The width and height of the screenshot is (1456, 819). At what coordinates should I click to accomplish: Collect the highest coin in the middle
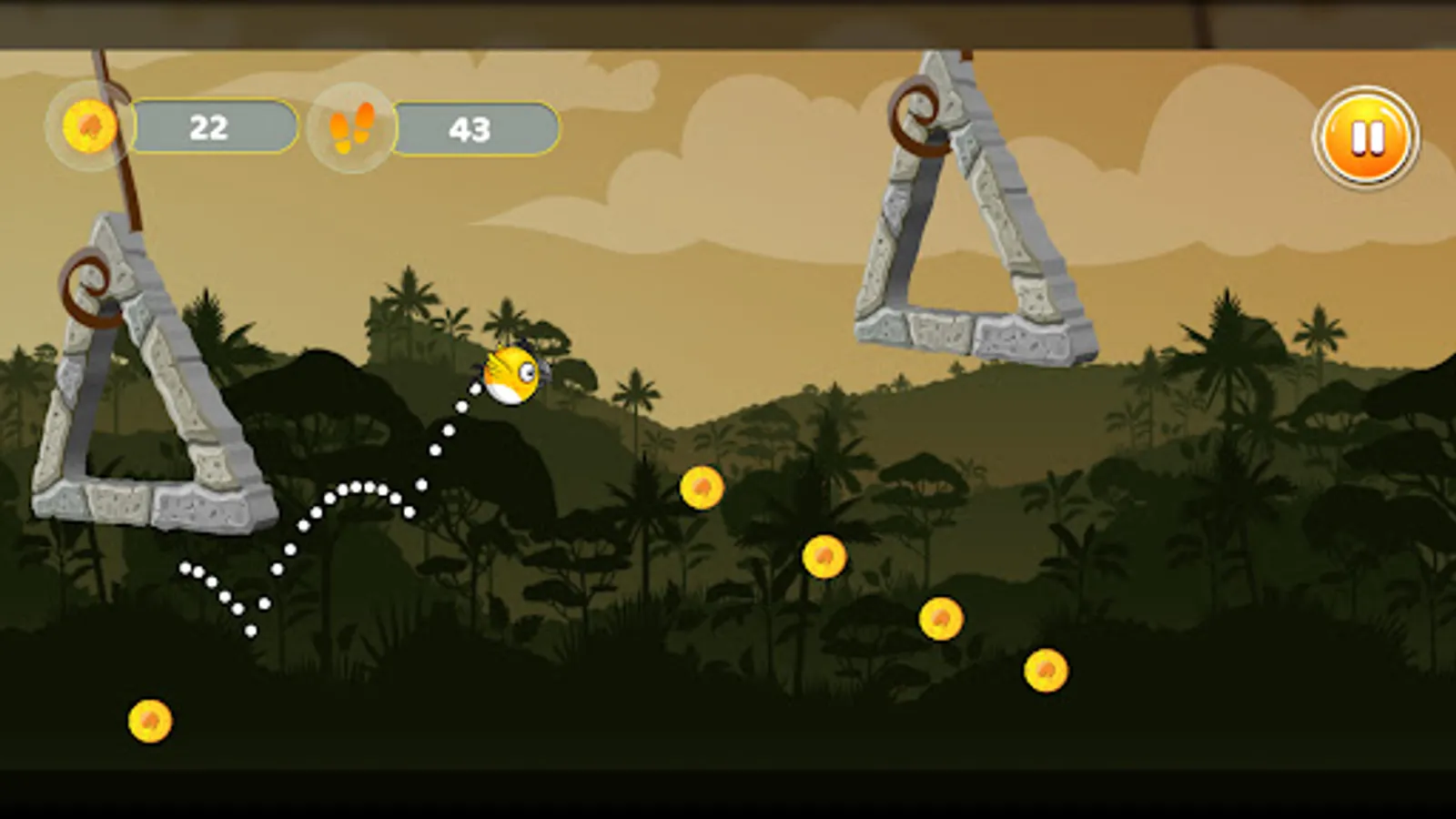click(x=702, y=486)
